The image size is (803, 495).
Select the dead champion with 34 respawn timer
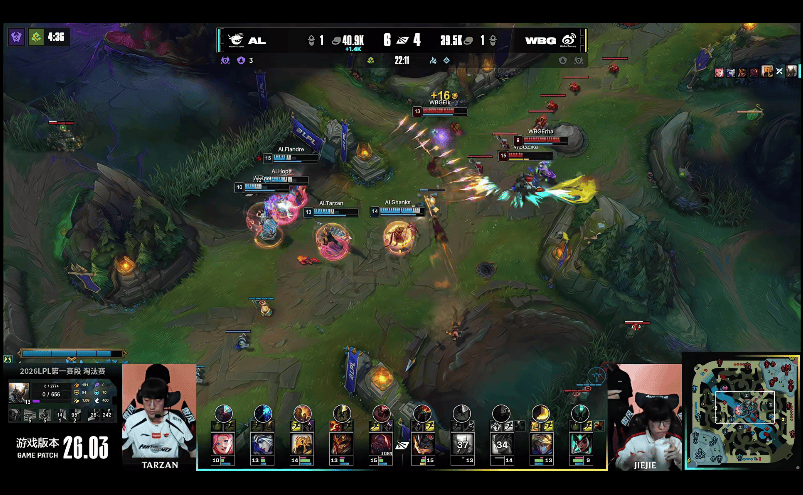pos(501,443)
